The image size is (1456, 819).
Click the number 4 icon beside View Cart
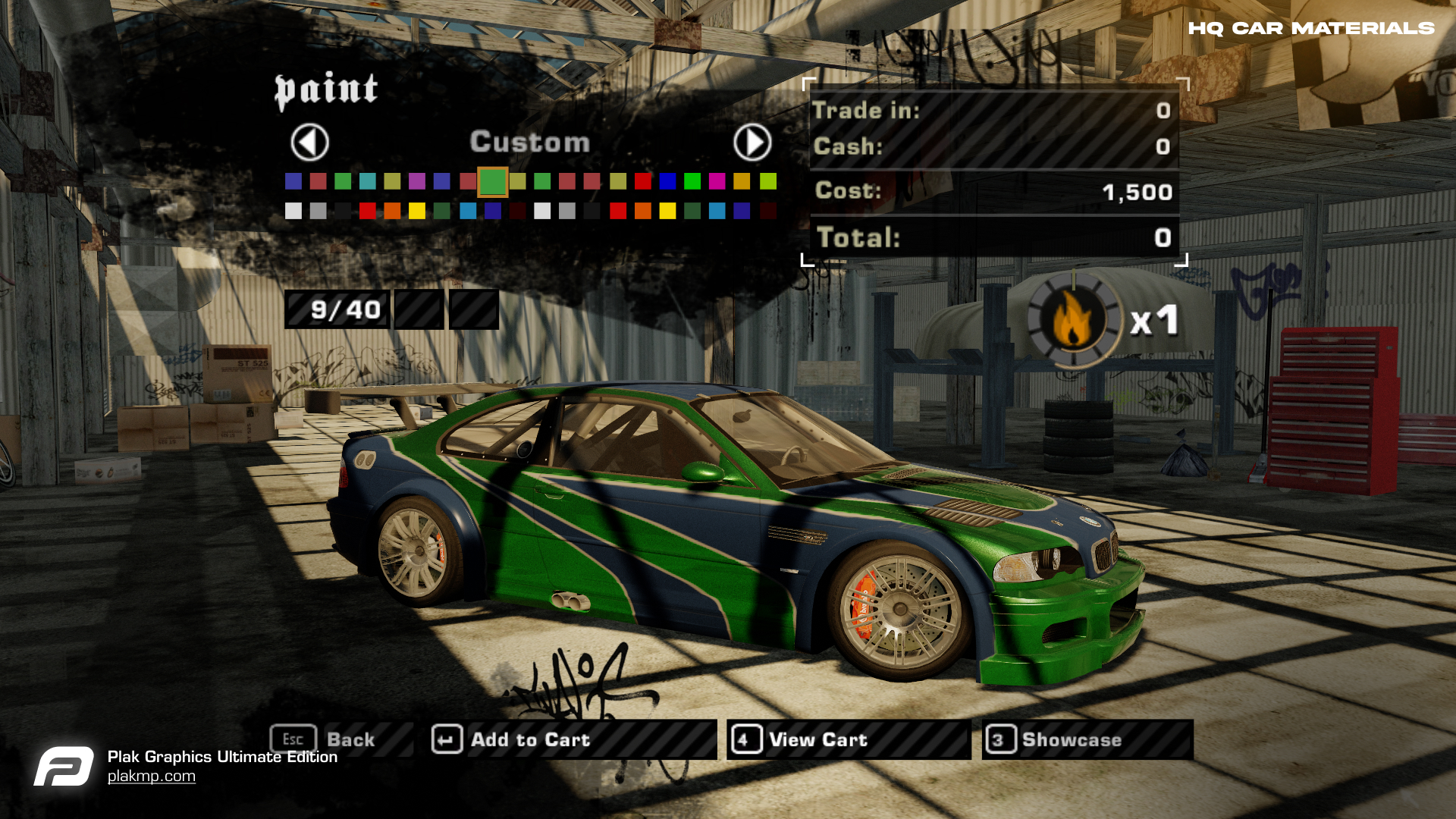[745, 739]
